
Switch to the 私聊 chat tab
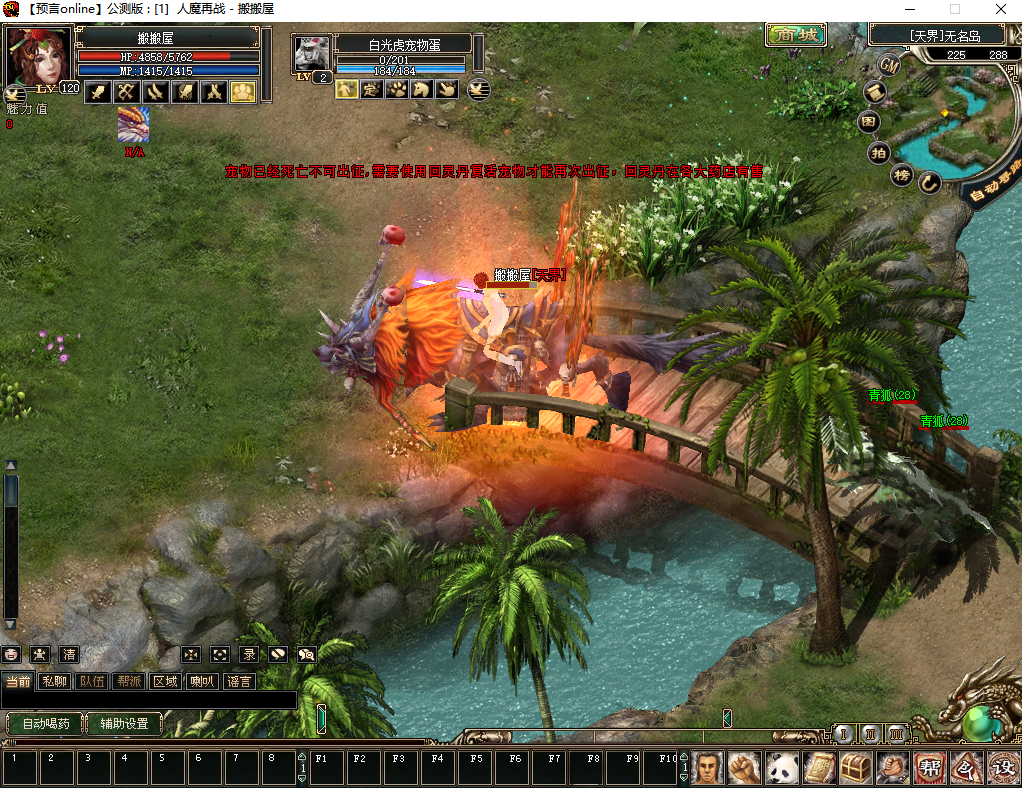pos(54,681)
